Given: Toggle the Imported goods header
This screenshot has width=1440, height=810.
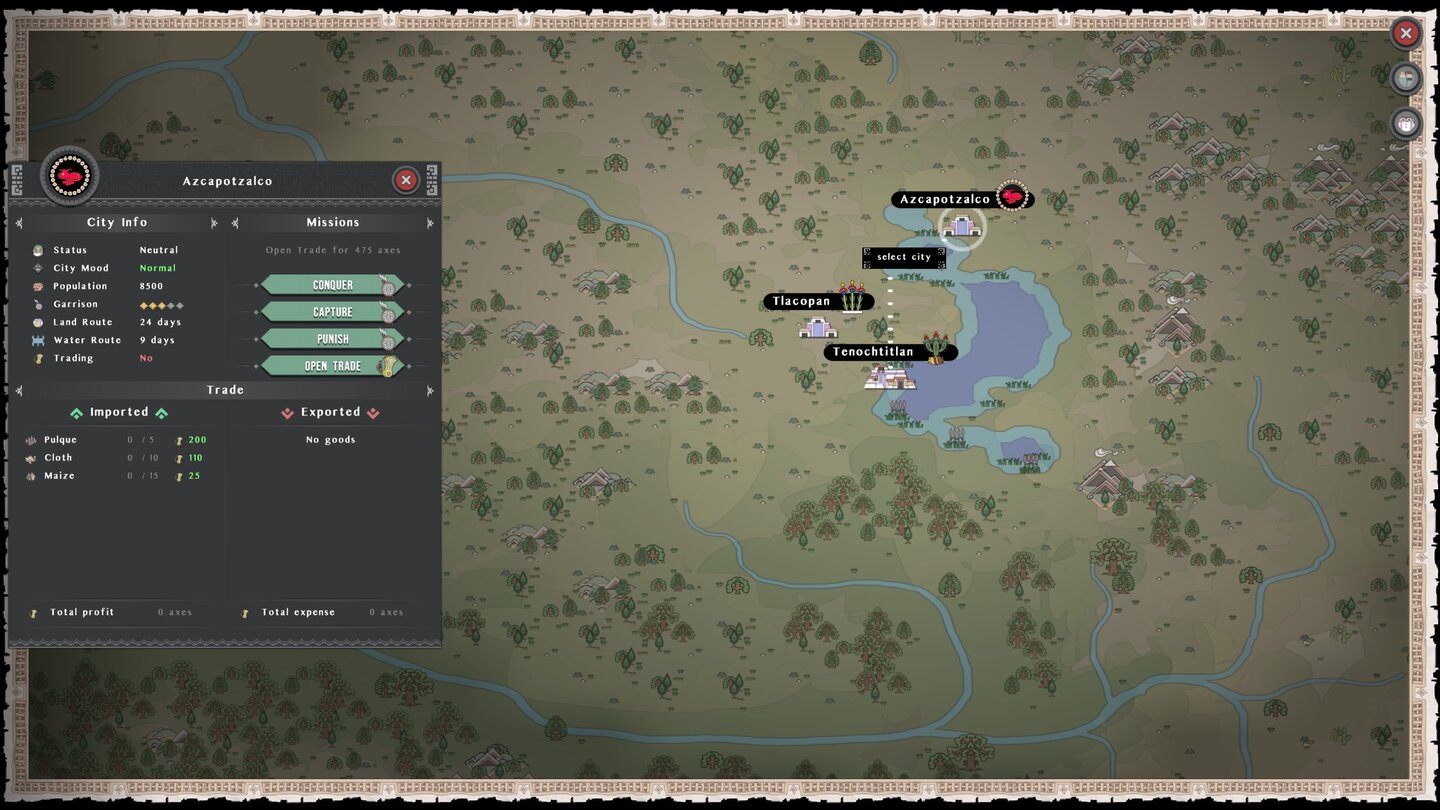Looking at the screenshot, I should click(x=119, y=412).
